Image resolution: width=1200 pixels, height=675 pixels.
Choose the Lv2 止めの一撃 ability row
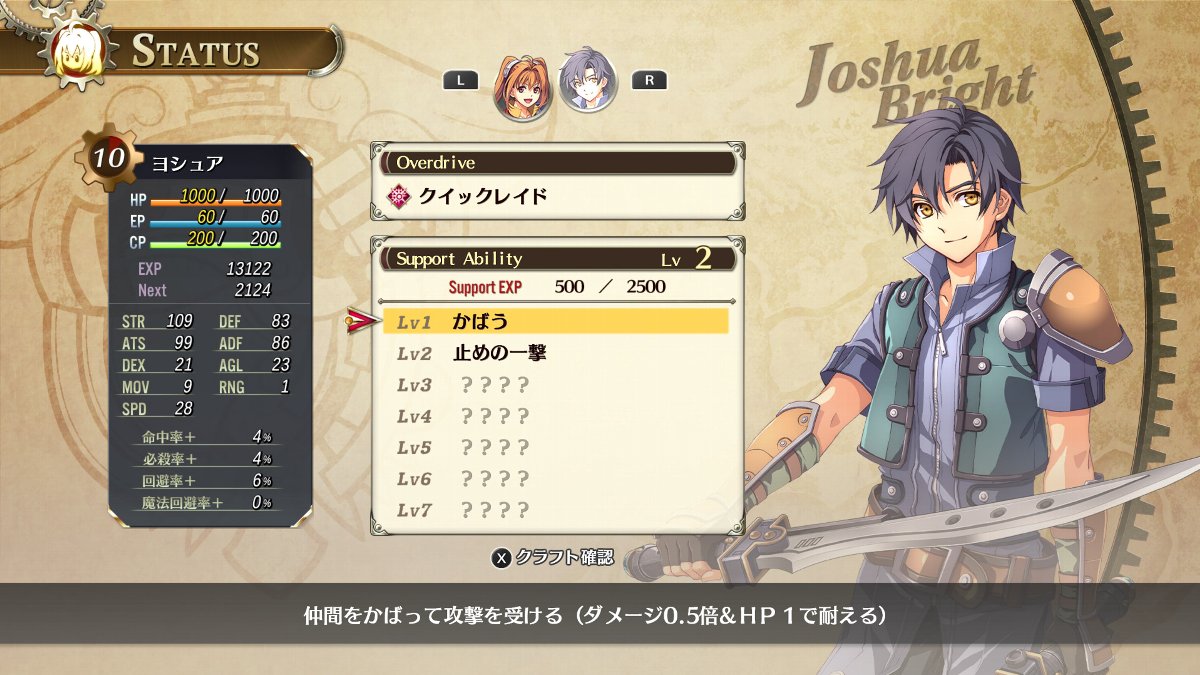coord(555,353)
